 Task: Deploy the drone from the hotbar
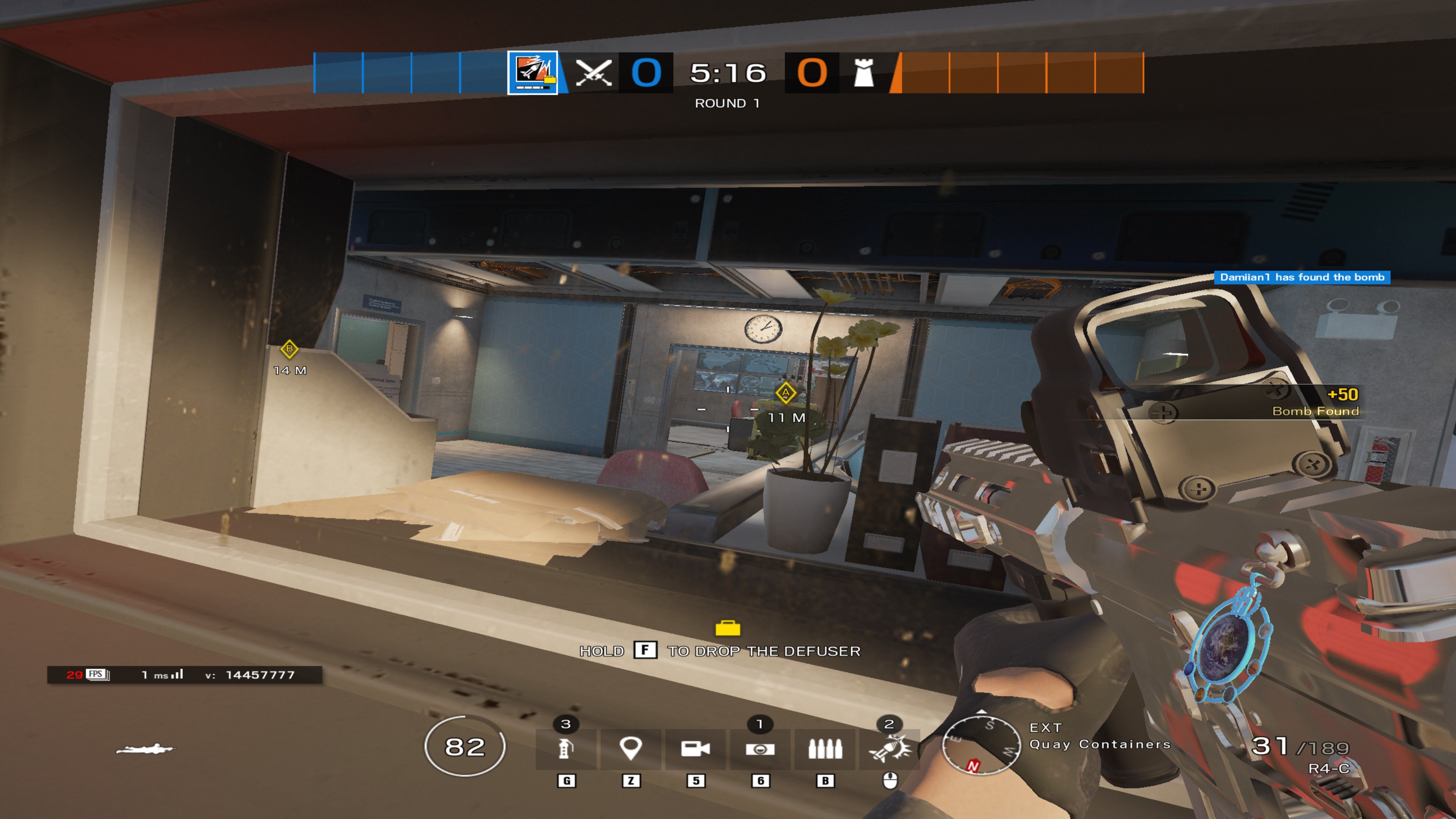(760, 749)
